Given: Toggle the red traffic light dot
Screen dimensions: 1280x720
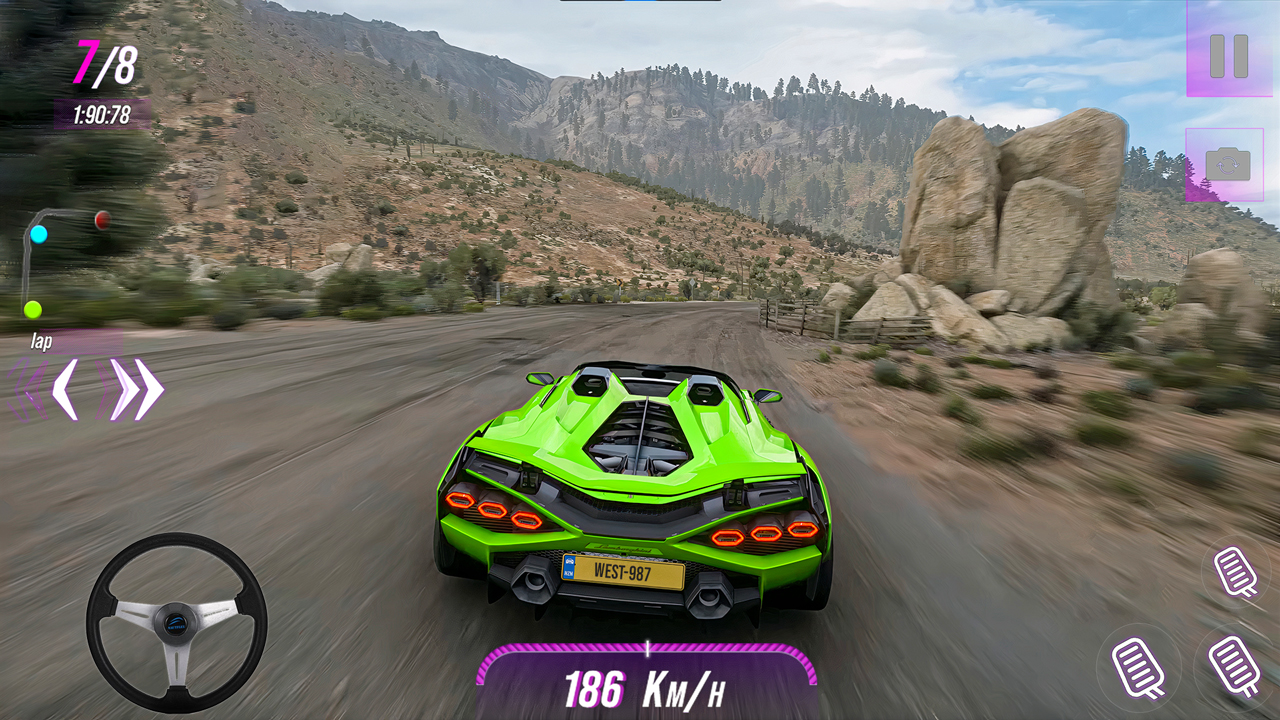Looking at the screenshot, I should pos(101,222).
